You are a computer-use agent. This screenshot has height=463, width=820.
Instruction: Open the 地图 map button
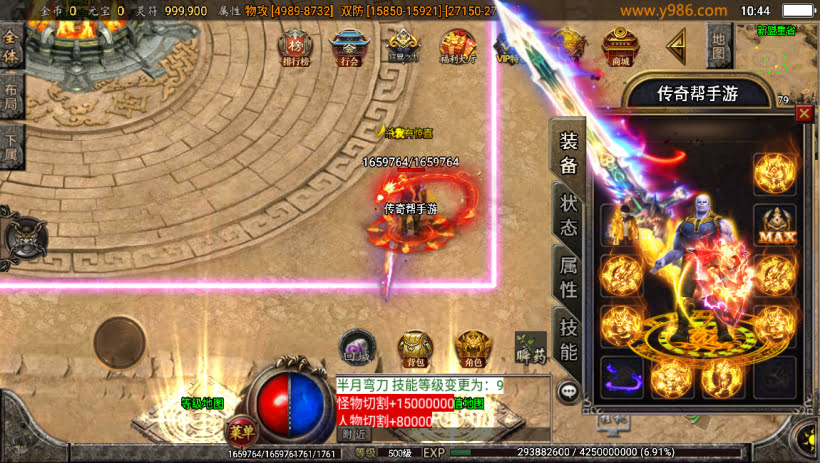pyautogui.click(x=718, y=43)
